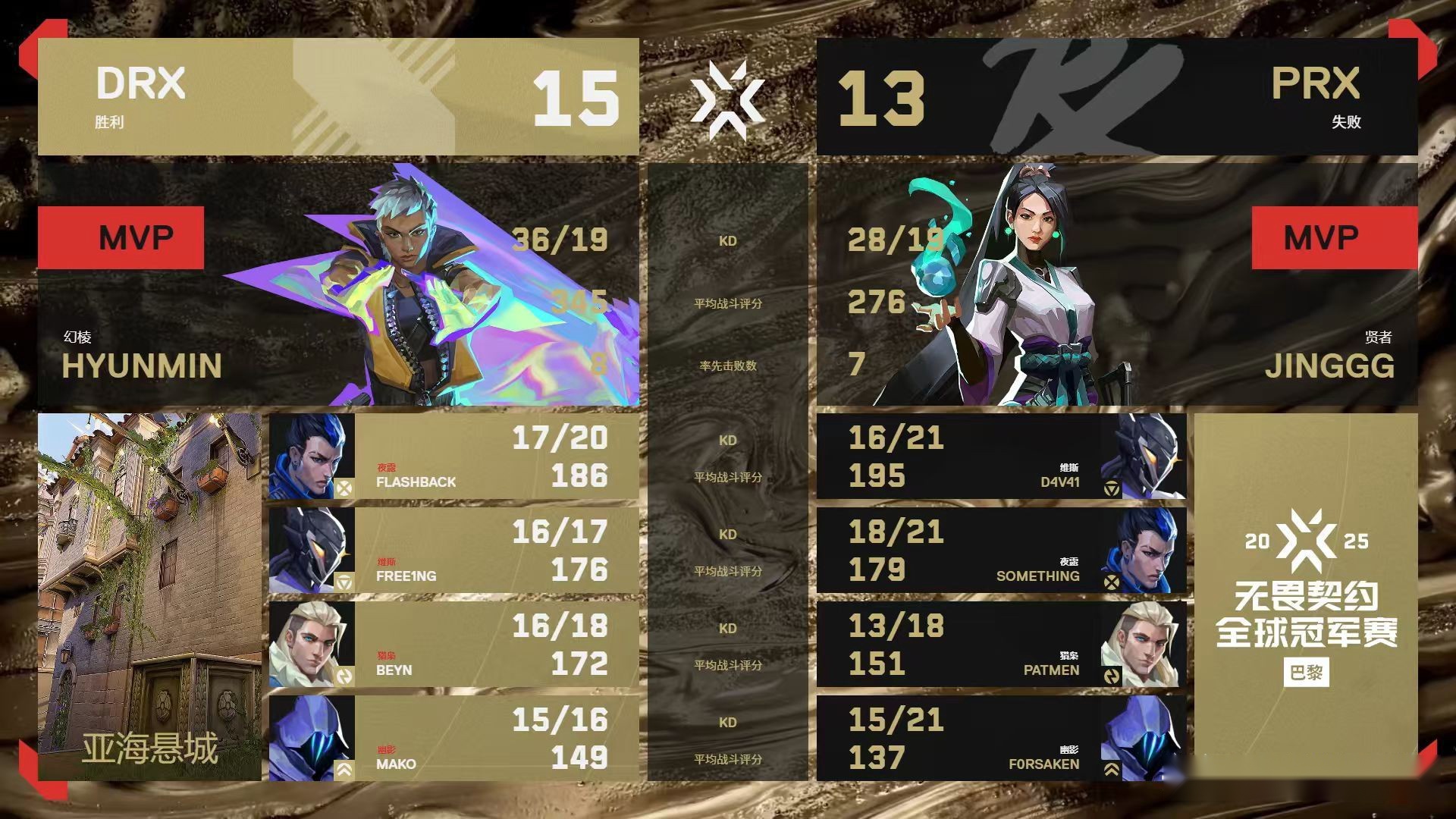The image size is (1456, 819).
Task: Open the HYUNMIN MVP card
Action: pos(338,285)
